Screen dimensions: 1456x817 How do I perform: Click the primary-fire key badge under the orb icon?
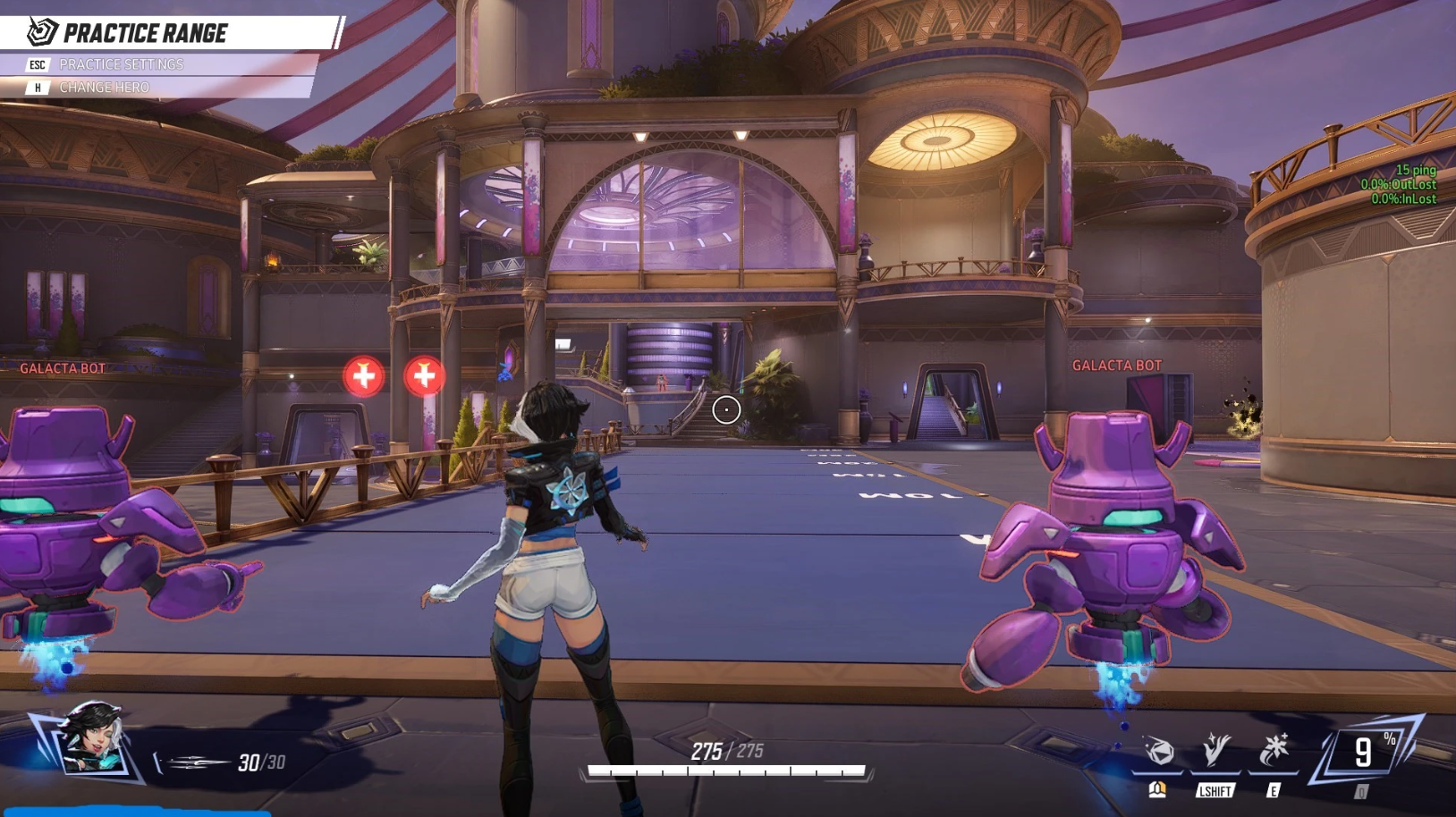[x=1159, y=788]
